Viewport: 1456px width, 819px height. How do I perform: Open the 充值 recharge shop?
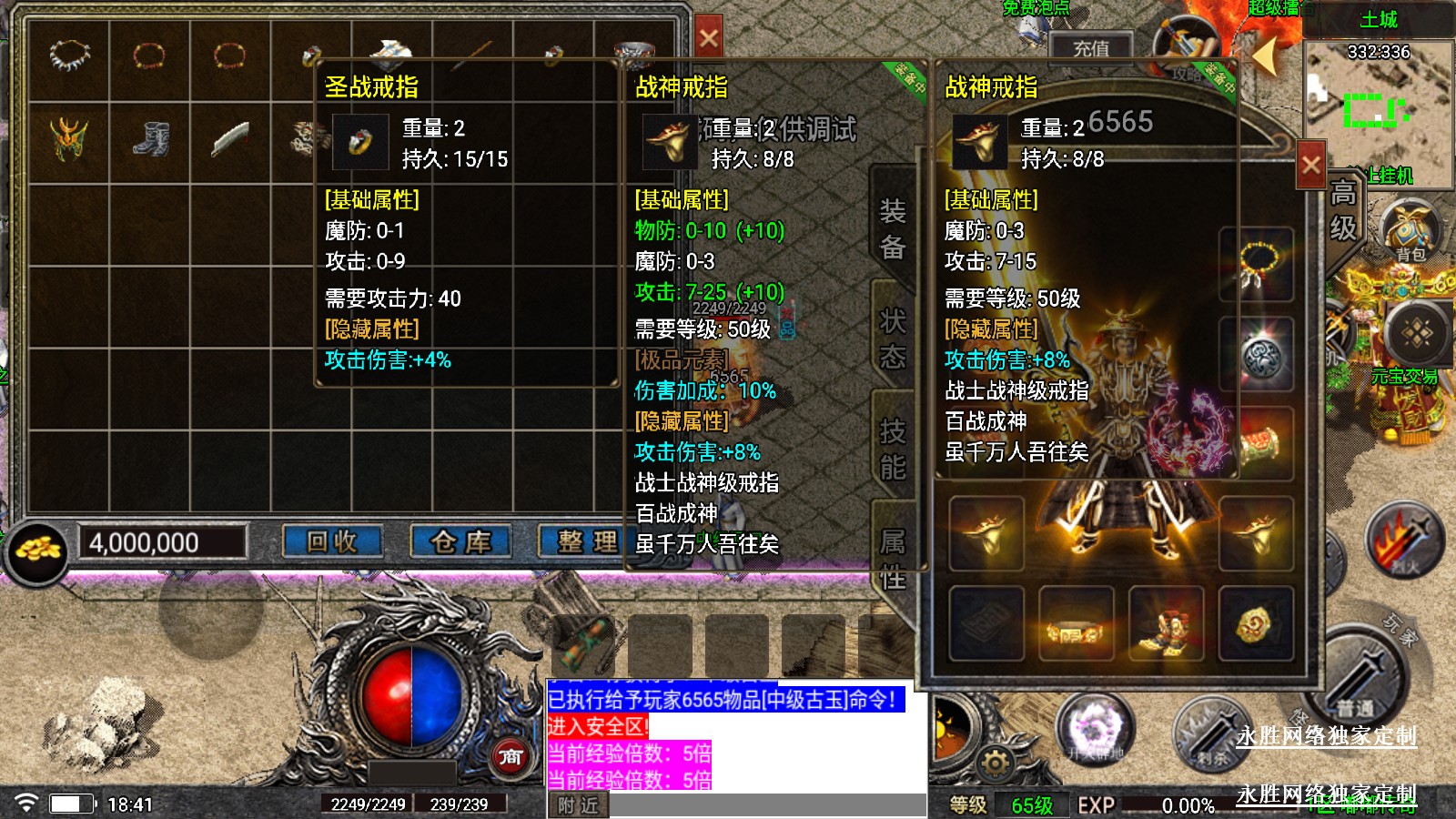(1090, 48)
